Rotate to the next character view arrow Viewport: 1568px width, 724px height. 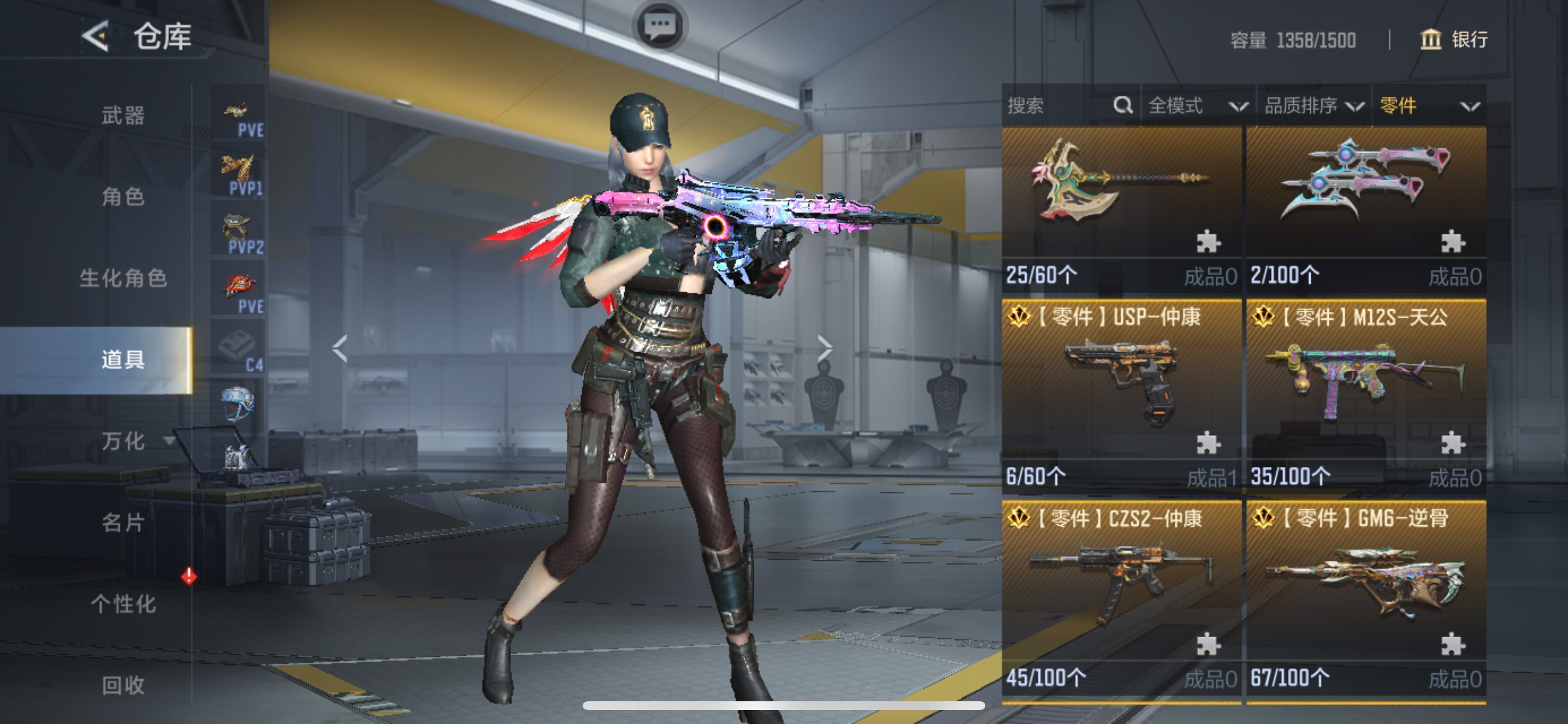[824, 349]
